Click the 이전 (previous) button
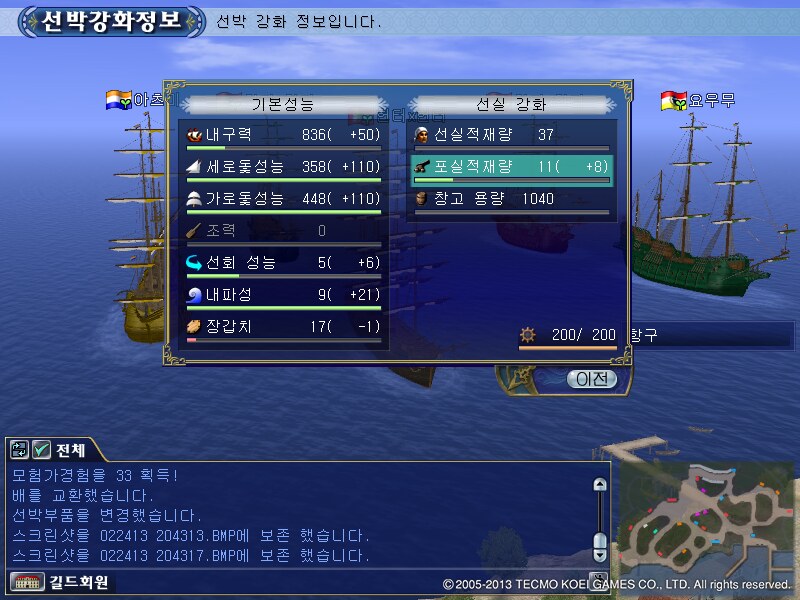Screen dimensions: 800x600 [x=591, y=379]
